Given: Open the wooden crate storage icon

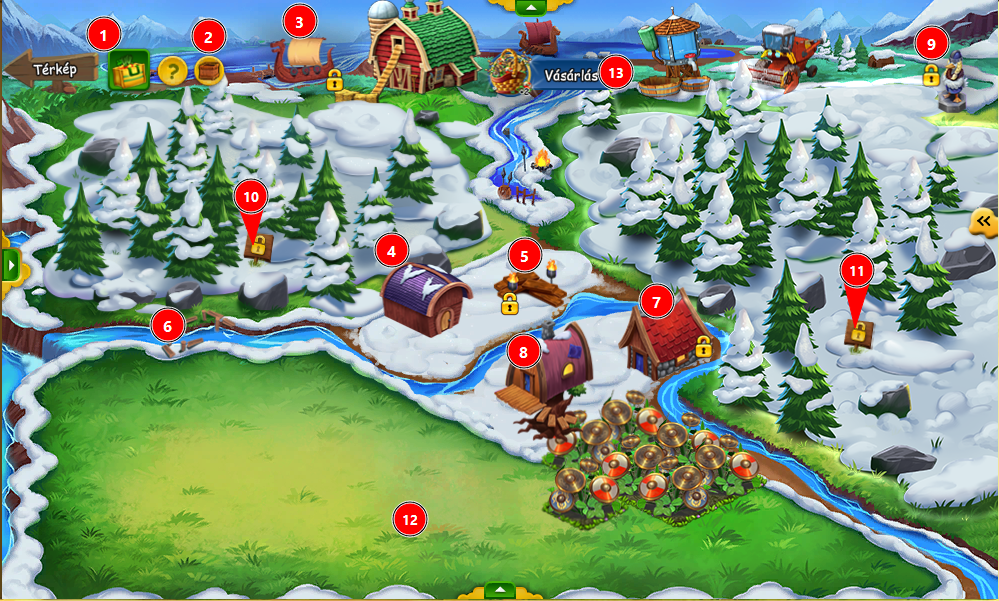Looking at the screenshot, I should tap(209, 71).
